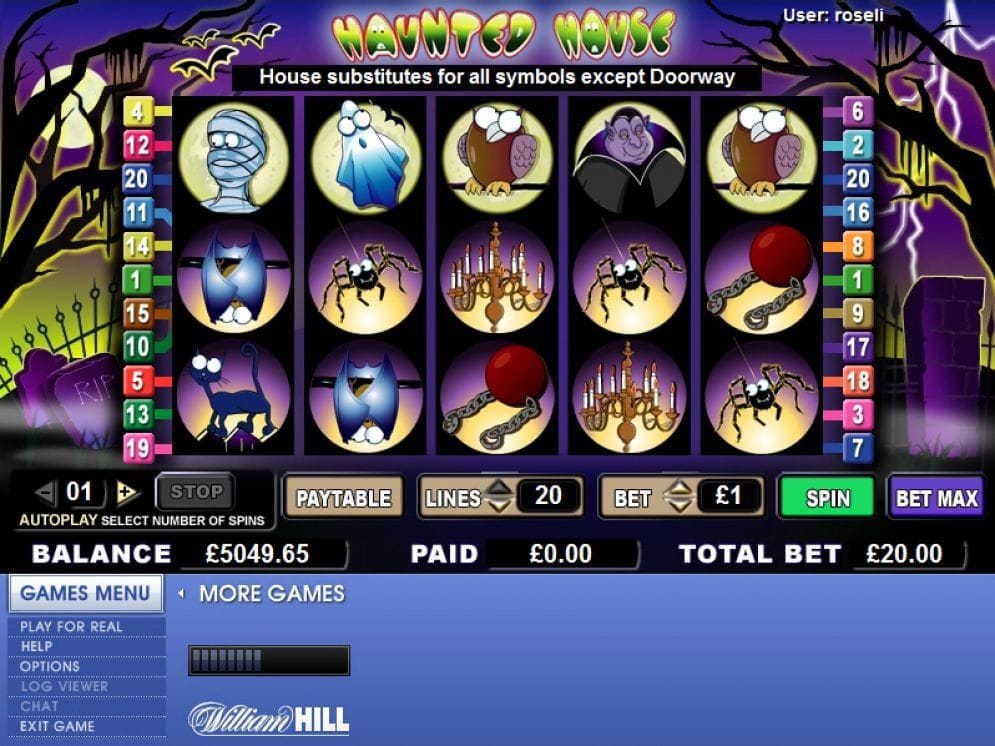Image resolution: width=995 pixels, height=746 pixels.
Task: Increase the number of LINES
Action: 498,487
